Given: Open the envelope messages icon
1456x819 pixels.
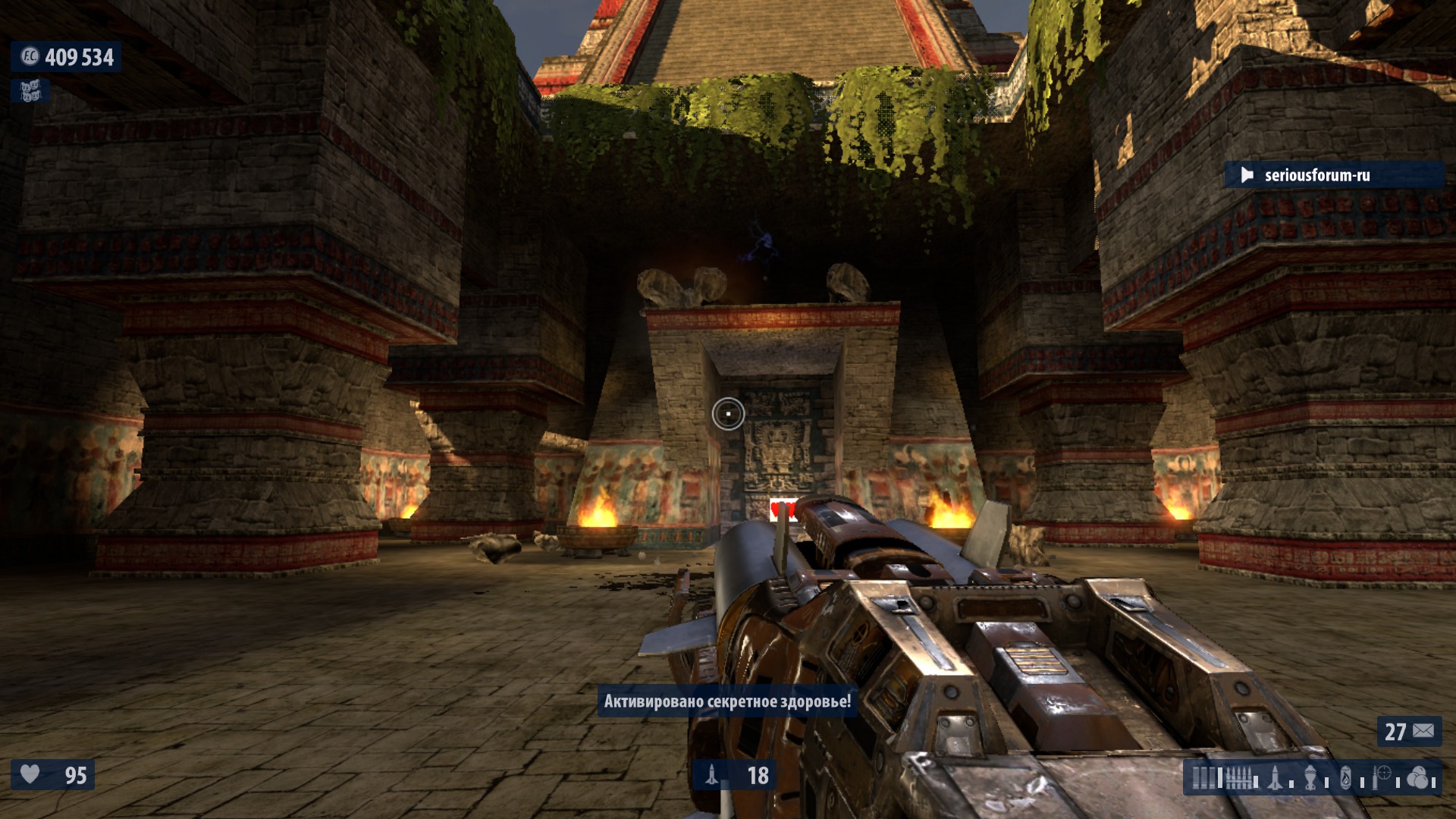Looking at the screenshot, I should click(1423, 731).
